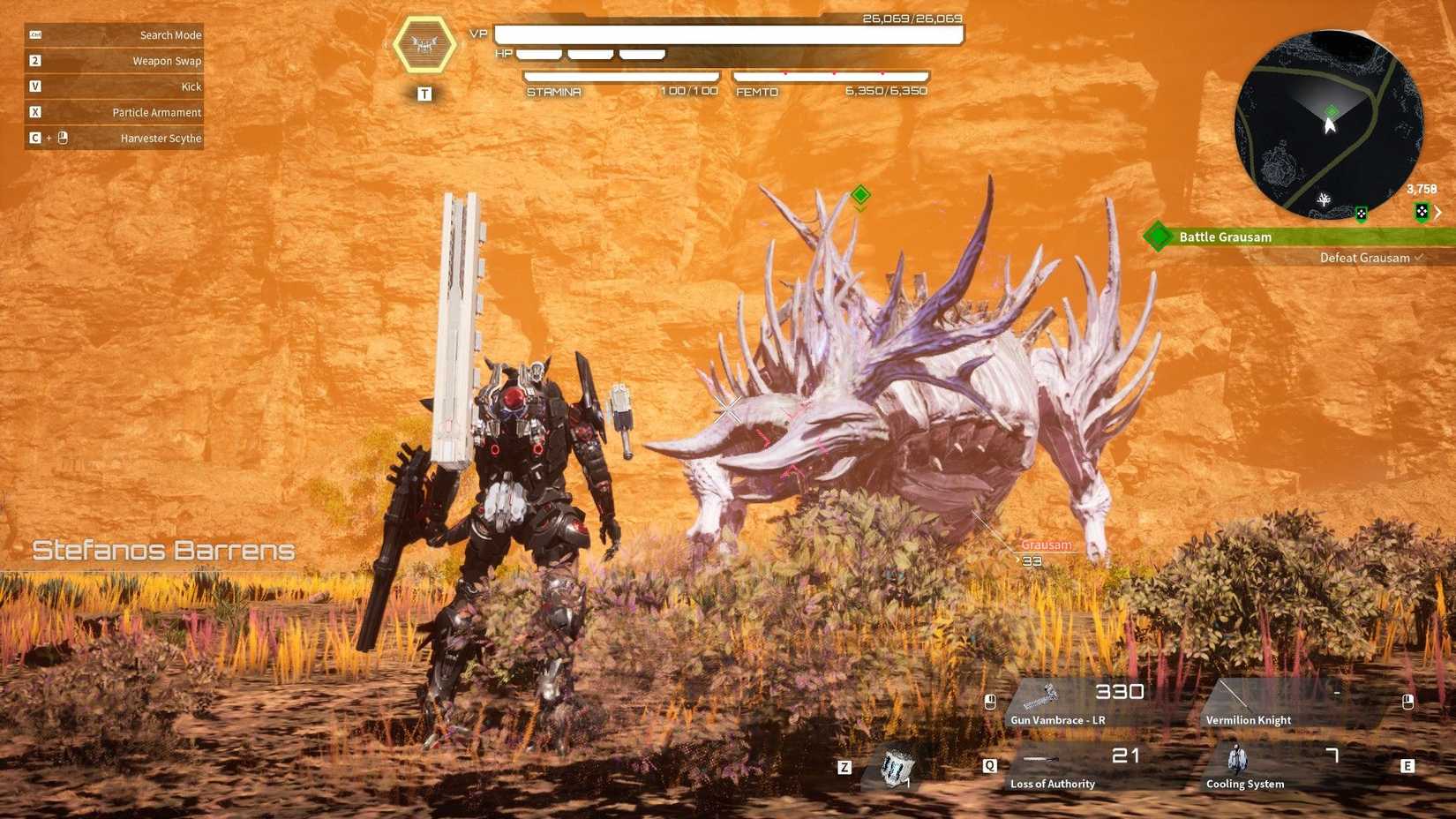The image size is (1456, 819).
Task: Expand the arrow beside the minimap counter
Action: coord(1438,212)
